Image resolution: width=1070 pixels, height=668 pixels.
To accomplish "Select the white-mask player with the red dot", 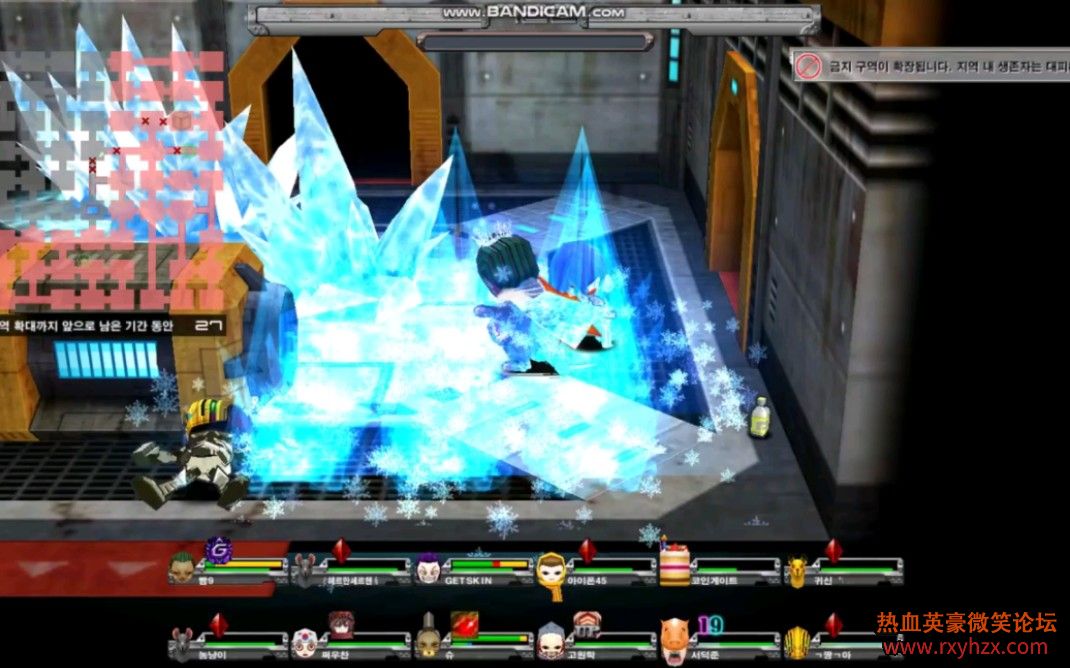I will (305, 641).
